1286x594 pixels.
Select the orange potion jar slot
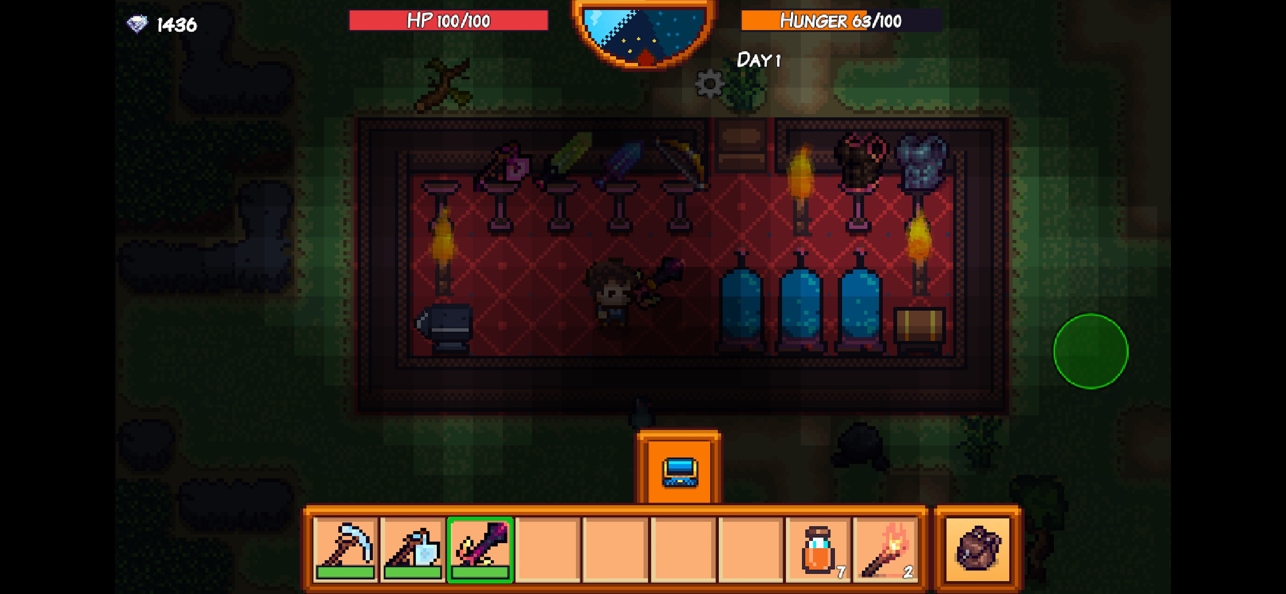point(819,548)
